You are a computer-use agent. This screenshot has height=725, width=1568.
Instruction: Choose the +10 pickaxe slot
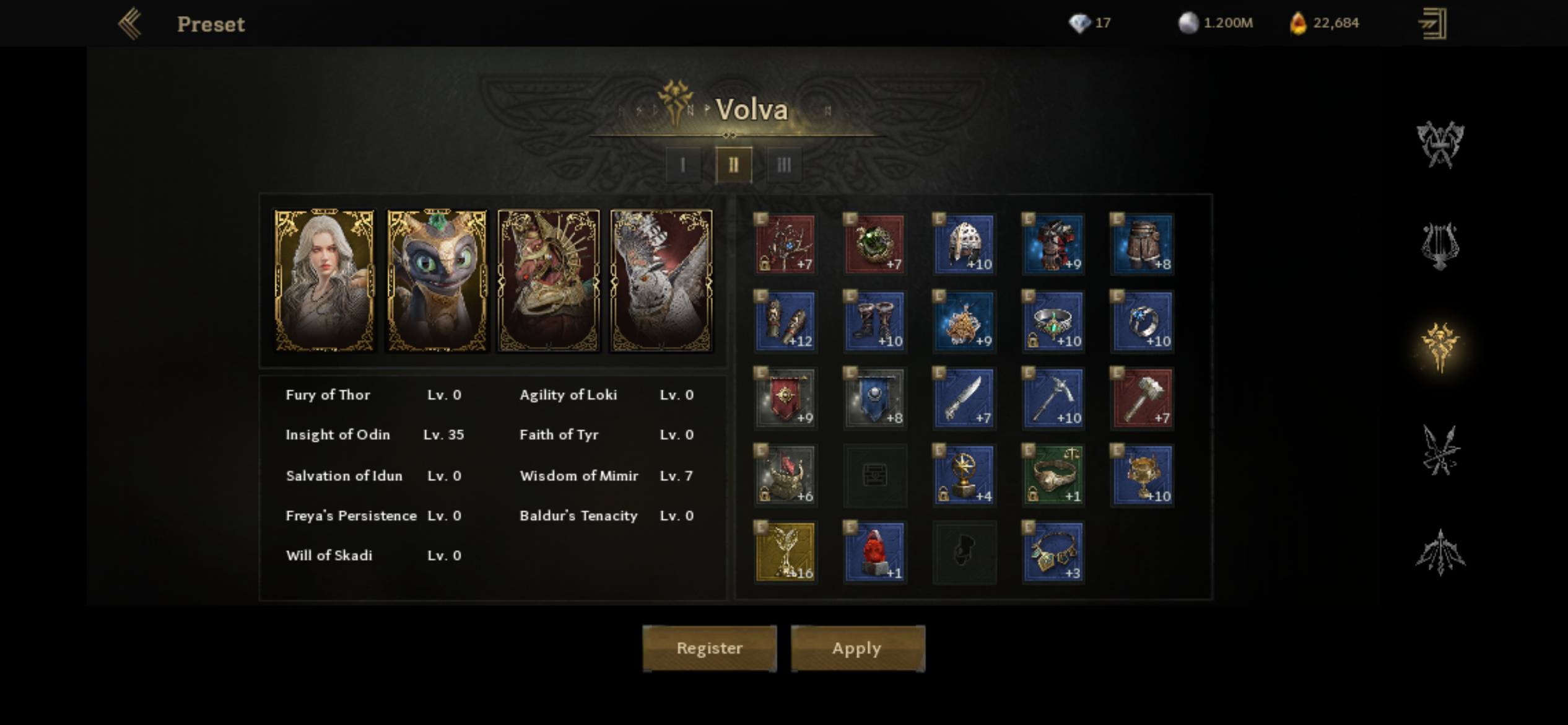pos(1053,398)
